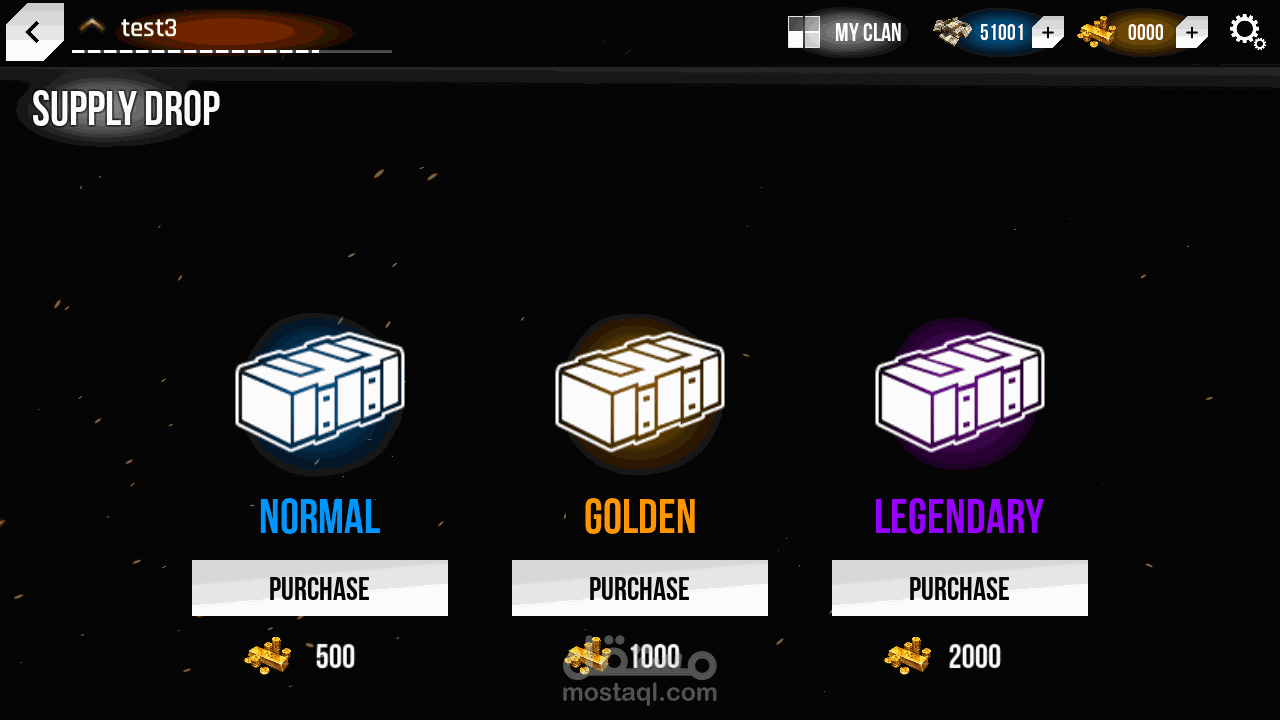Go back using the arrow button
1280x720 pixels.
(33, 32)
